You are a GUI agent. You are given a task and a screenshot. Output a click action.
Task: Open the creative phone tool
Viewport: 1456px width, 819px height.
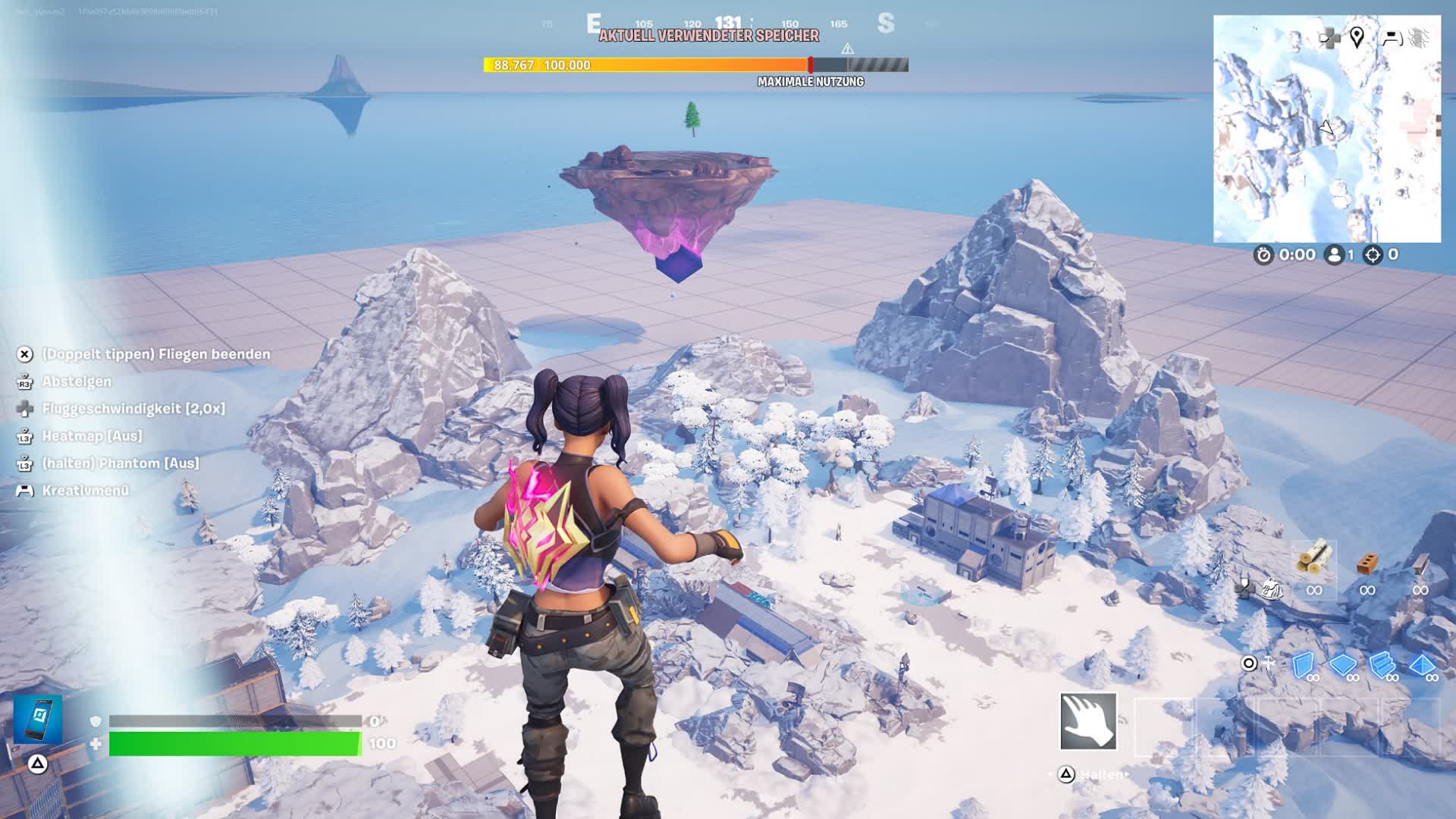click(x=38, y=718)
